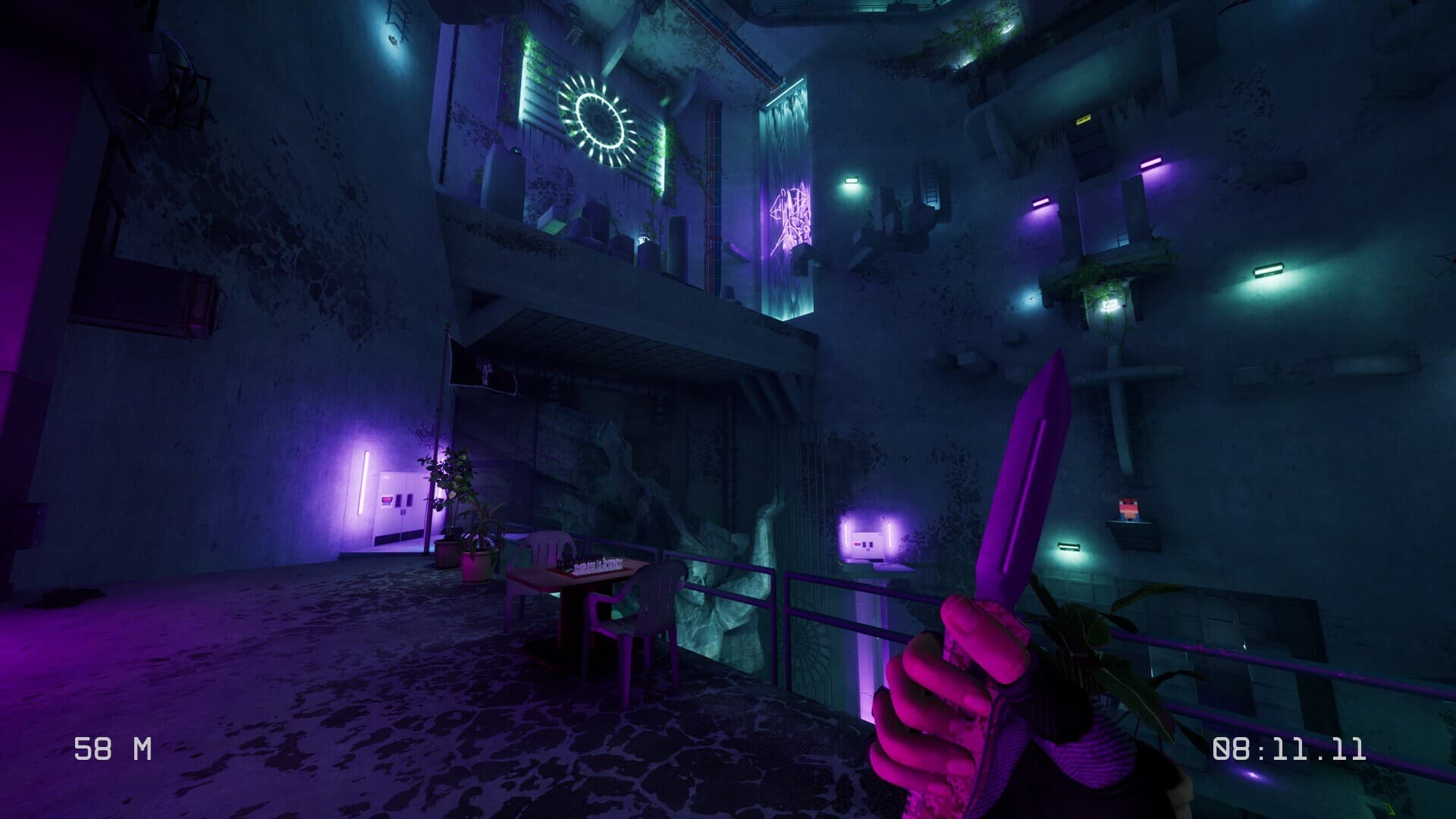
Task: Select the pixelated gift collectible on the ledge
Action: (1129, 510)
